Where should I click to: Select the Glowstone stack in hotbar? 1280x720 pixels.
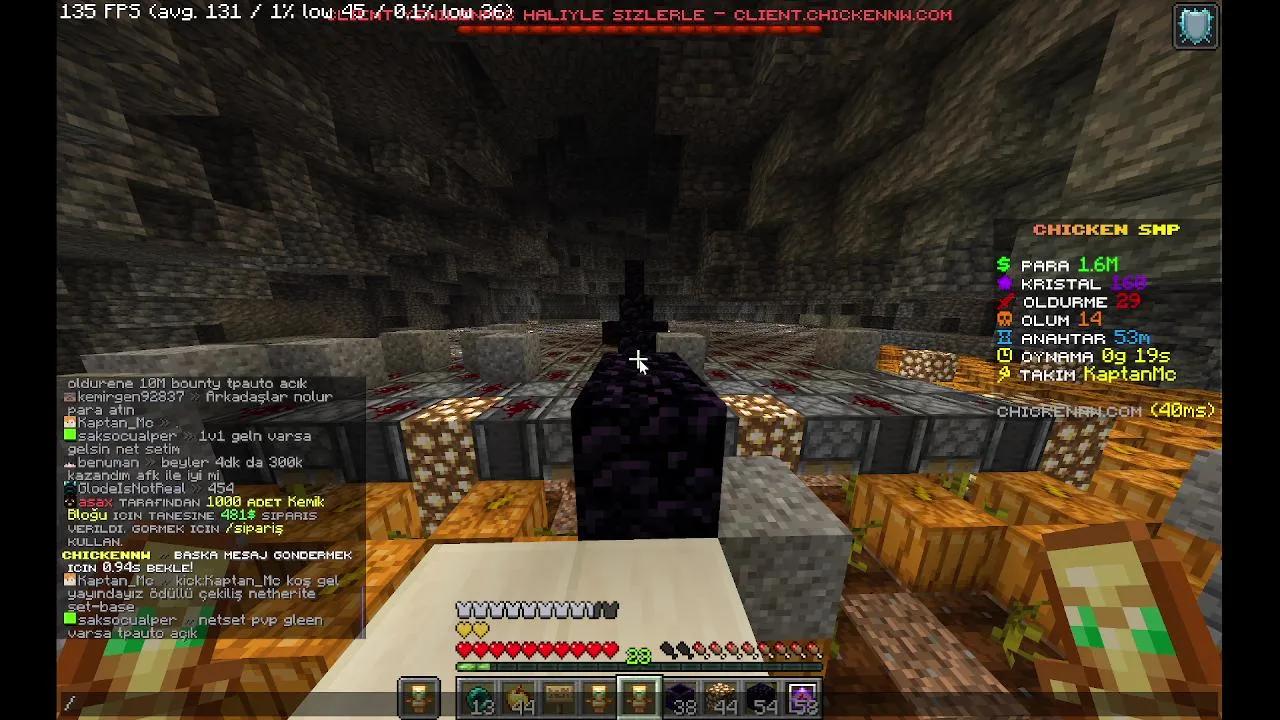click(720, 697)
